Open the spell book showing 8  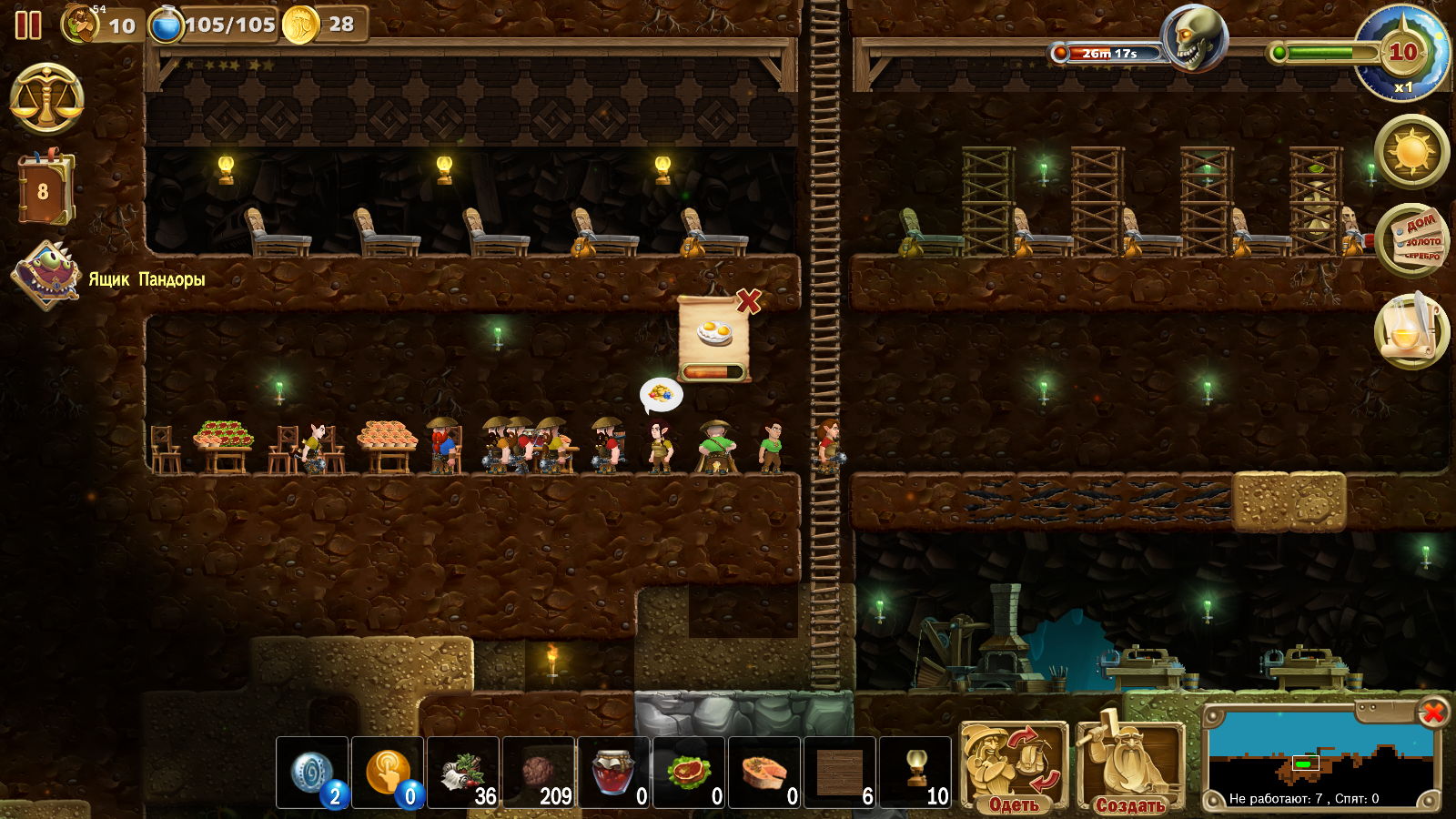(45, 190)
